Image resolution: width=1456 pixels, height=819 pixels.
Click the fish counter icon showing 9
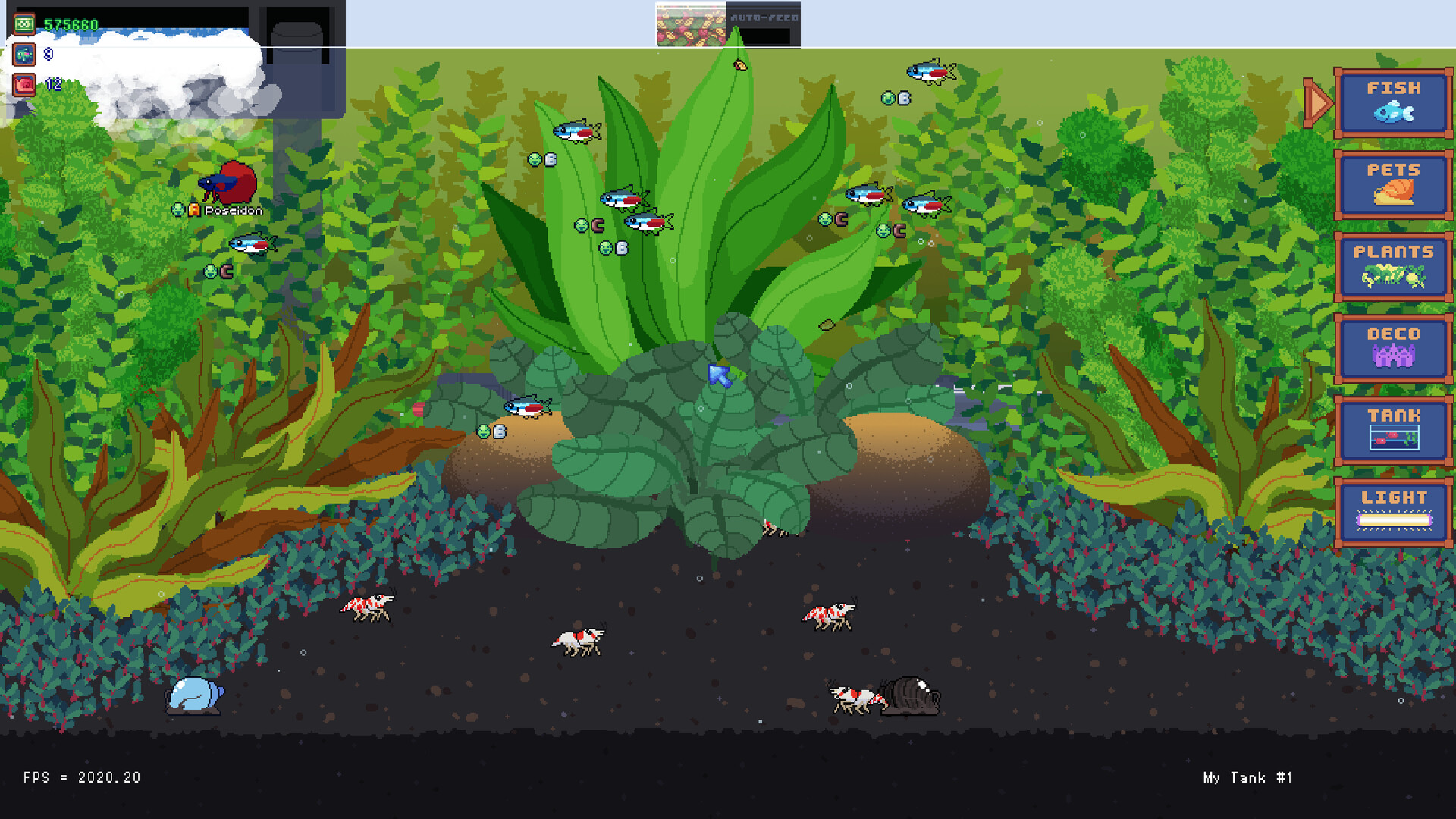[24, 54]
